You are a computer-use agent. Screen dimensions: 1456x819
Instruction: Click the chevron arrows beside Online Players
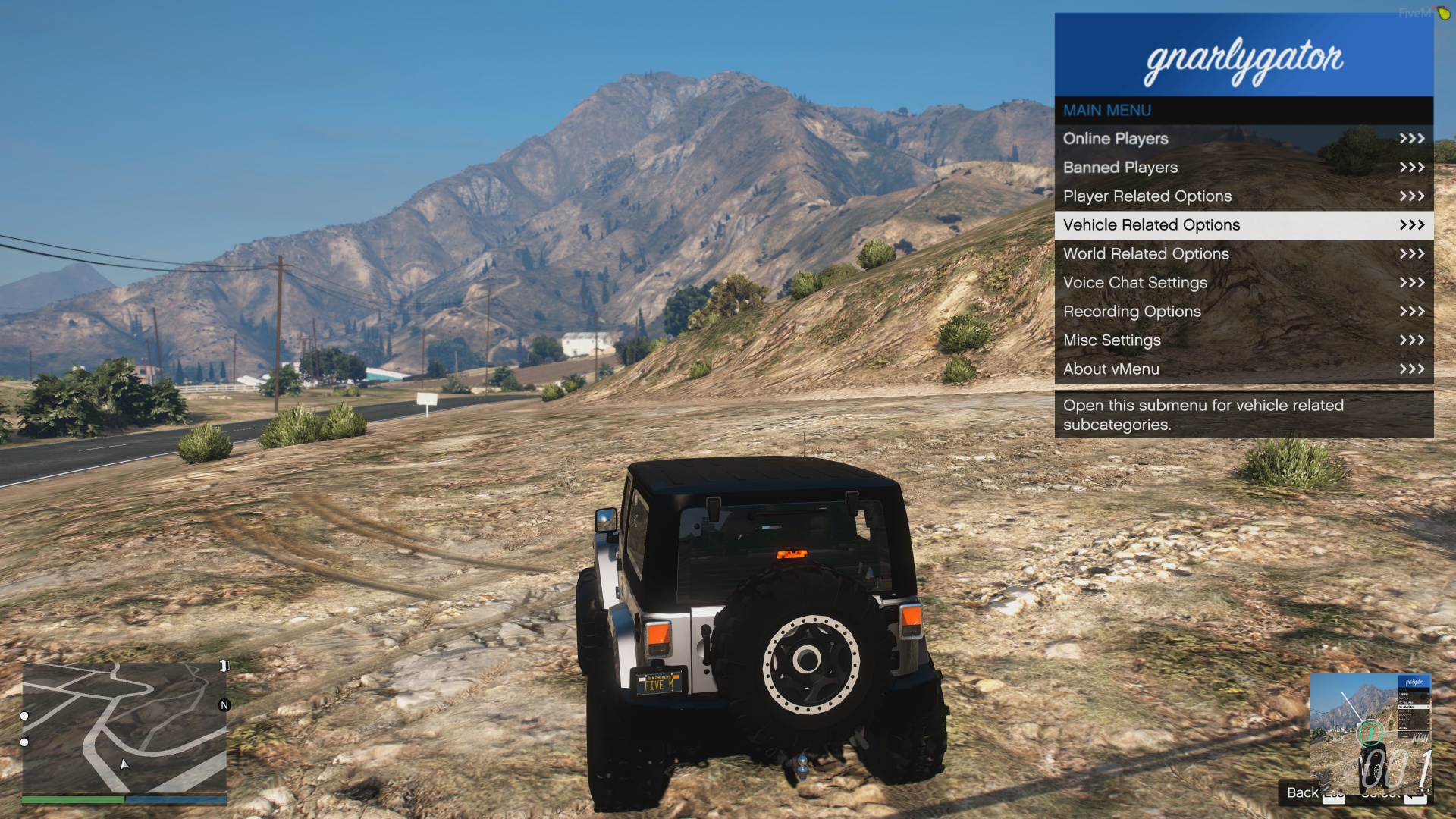[1410, 138]
